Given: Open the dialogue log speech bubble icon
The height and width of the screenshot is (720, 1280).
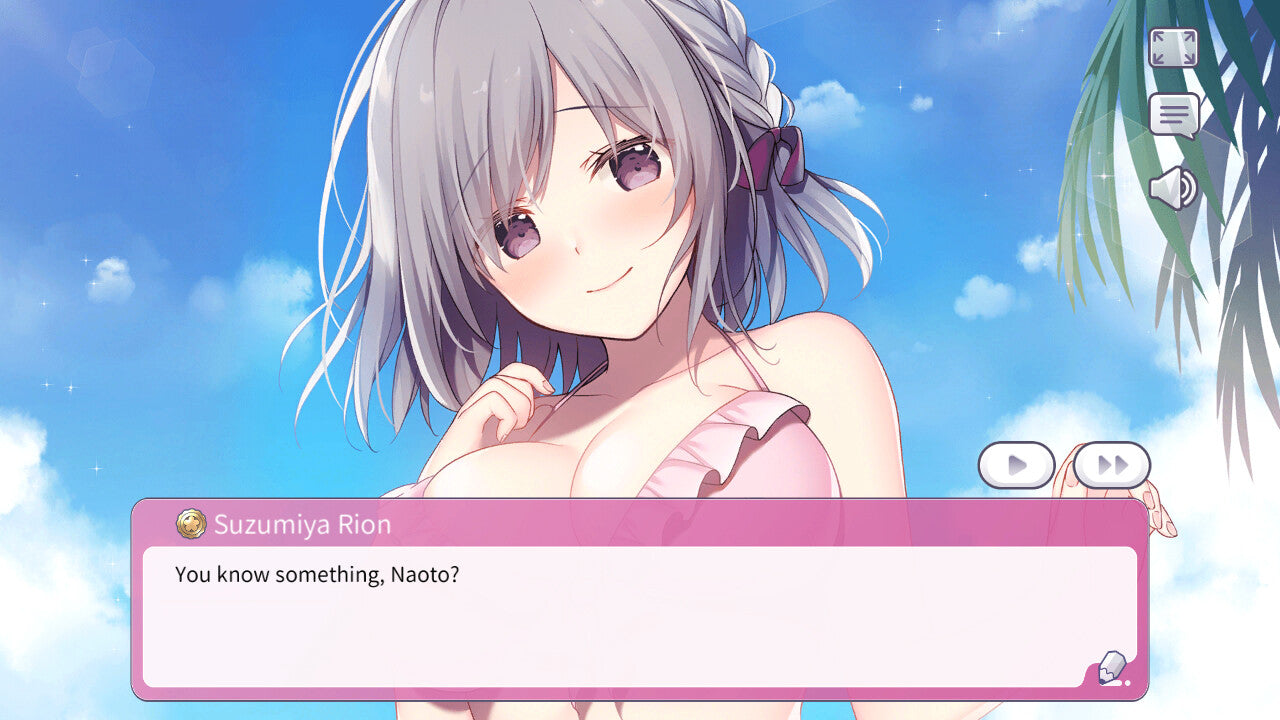Looking at the screenshot, I should tap(1173, 115).
